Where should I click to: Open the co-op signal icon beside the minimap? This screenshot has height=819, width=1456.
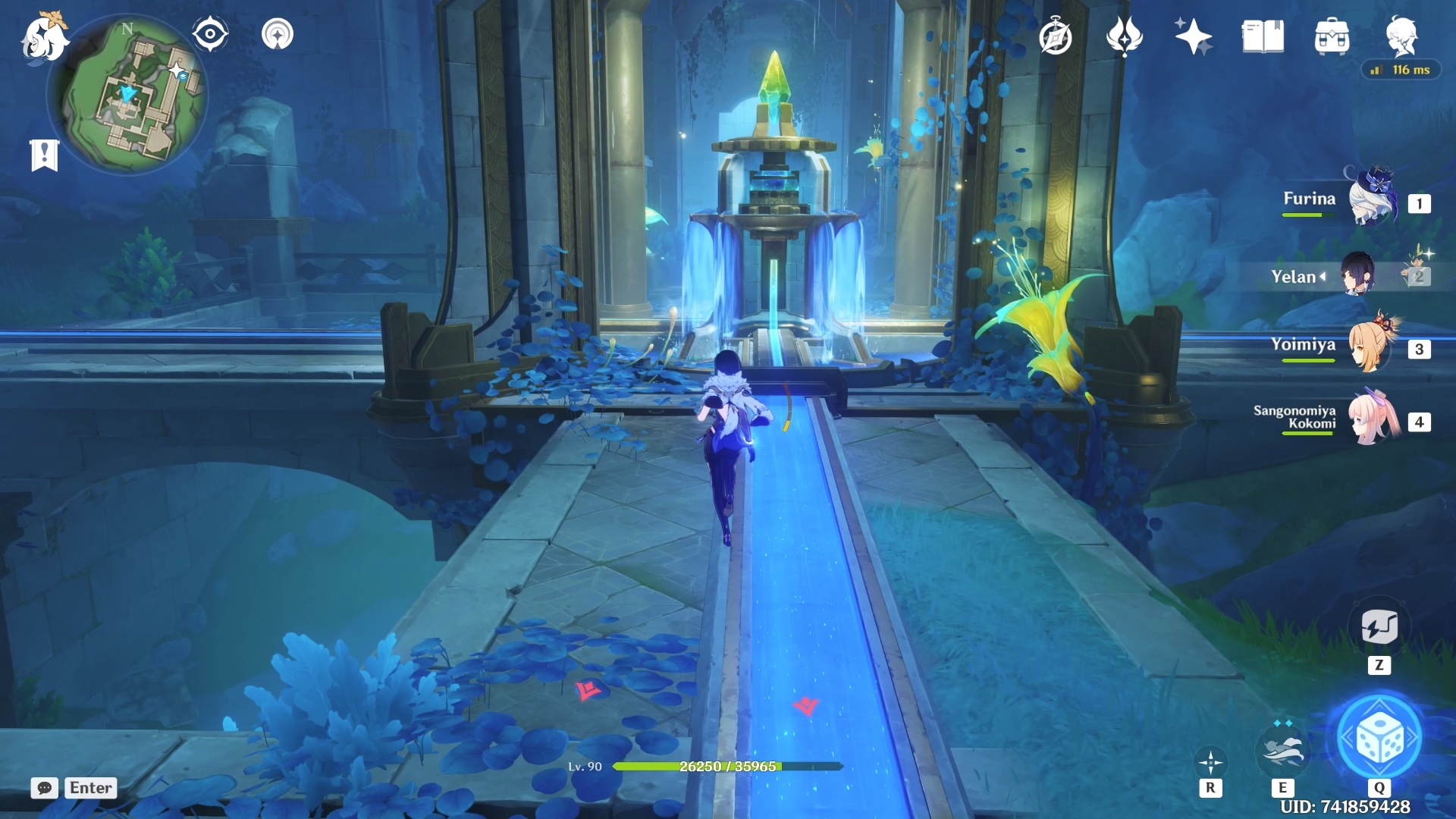278,35
